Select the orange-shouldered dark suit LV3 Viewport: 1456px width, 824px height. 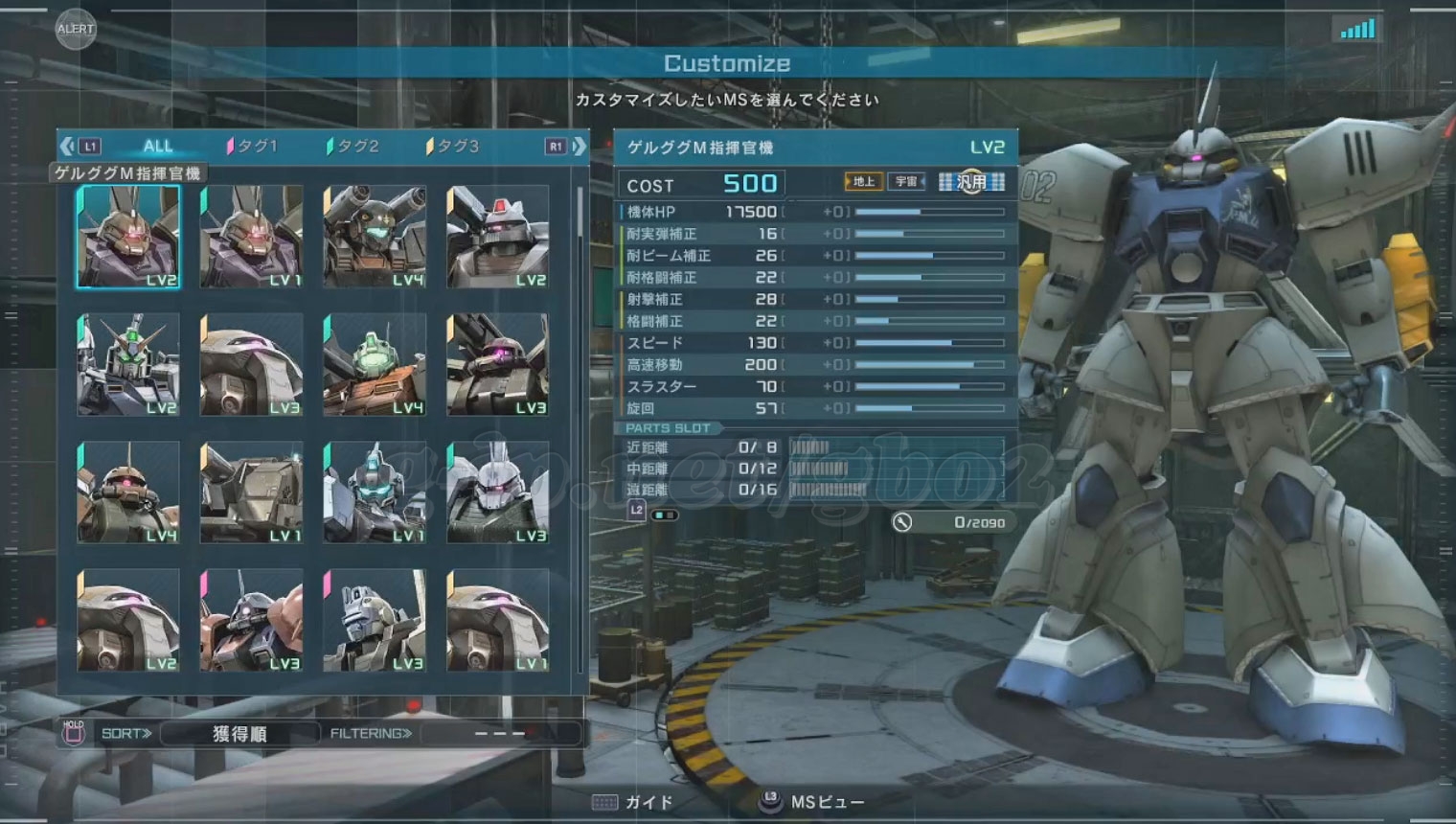click(x=251, y=620)
